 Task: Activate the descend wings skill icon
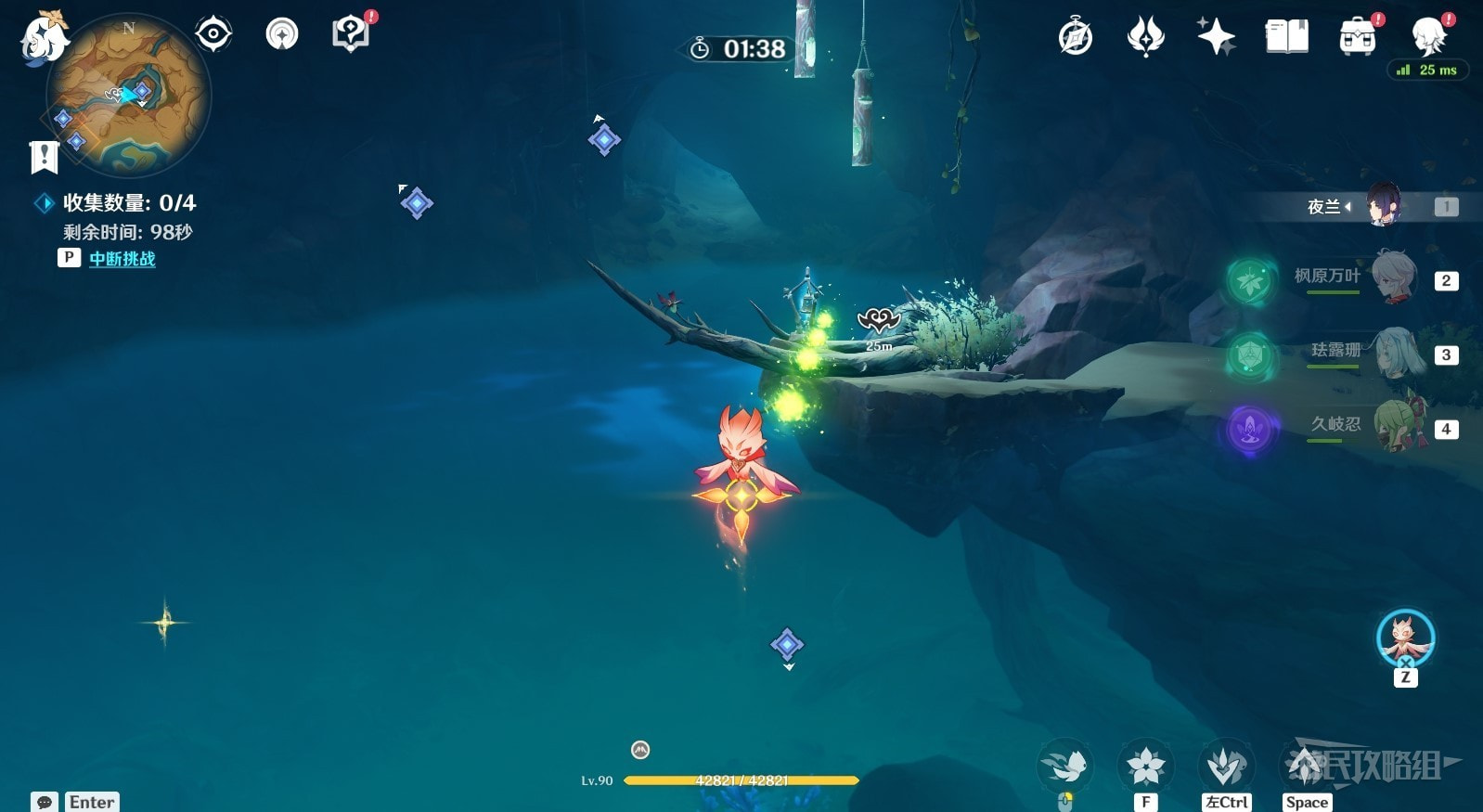click(1226, 767)
